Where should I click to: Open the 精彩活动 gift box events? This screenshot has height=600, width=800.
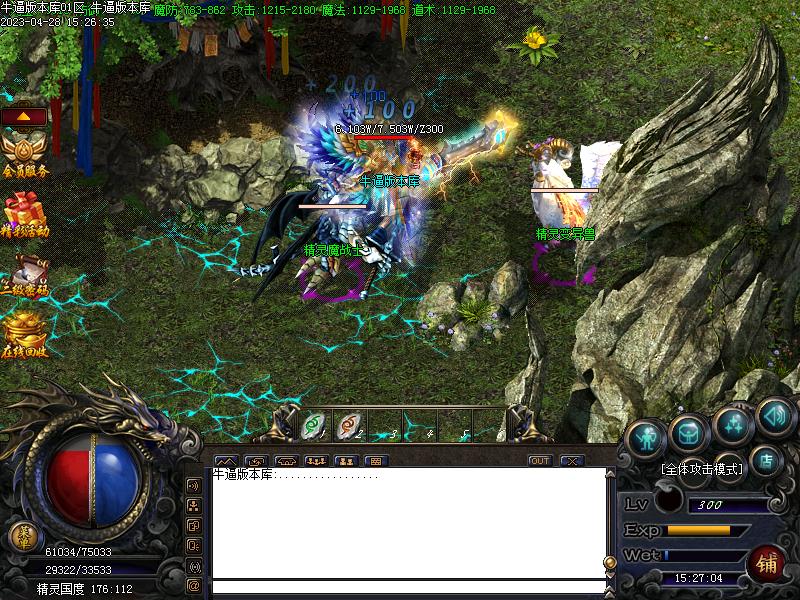pos(24,215)
